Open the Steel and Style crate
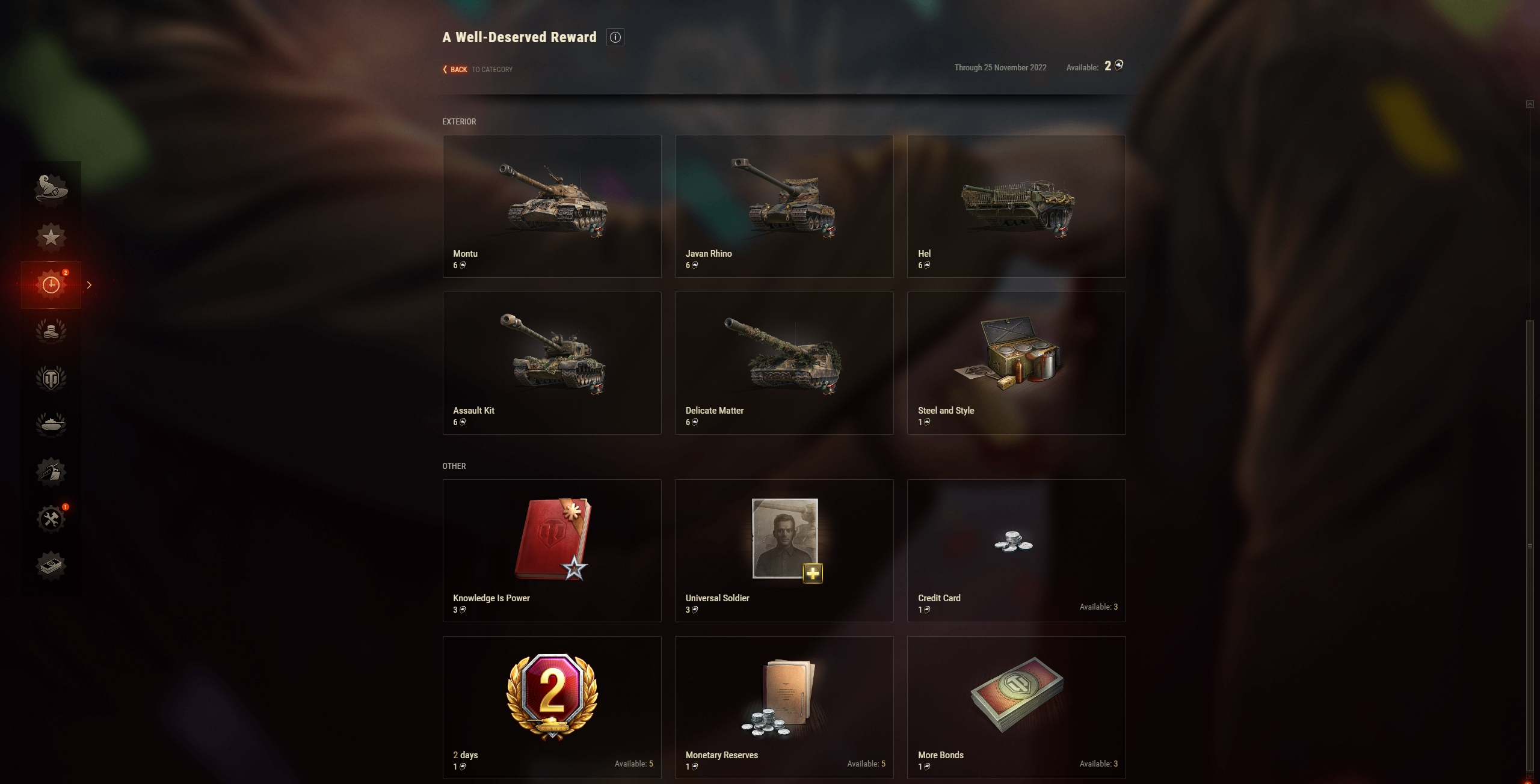The width and height of the screenshot is (1540, 784). coord(1016,363)
